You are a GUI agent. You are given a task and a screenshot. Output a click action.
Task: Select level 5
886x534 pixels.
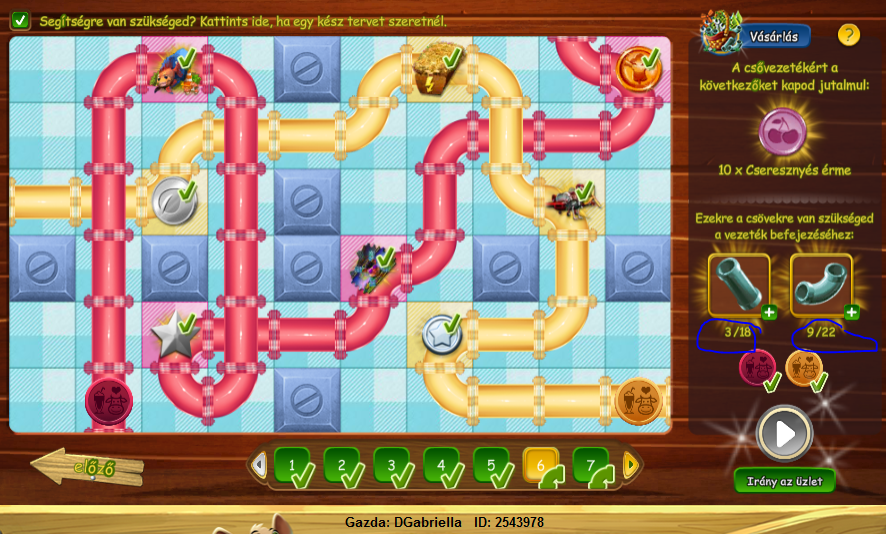[x=493, y=465]
